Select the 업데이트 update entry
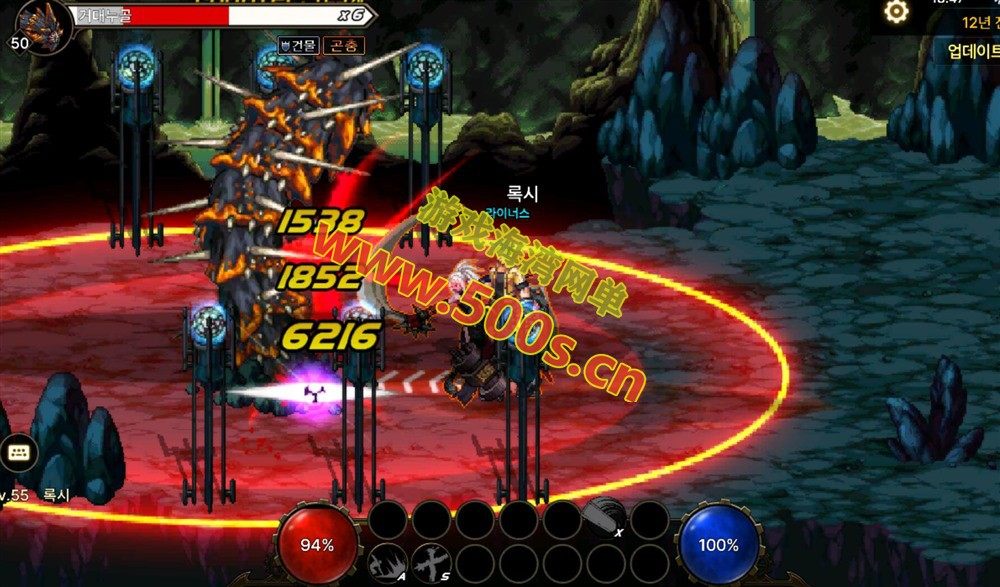The height and width of the screenshot is (587, 1000). [972, 51]
